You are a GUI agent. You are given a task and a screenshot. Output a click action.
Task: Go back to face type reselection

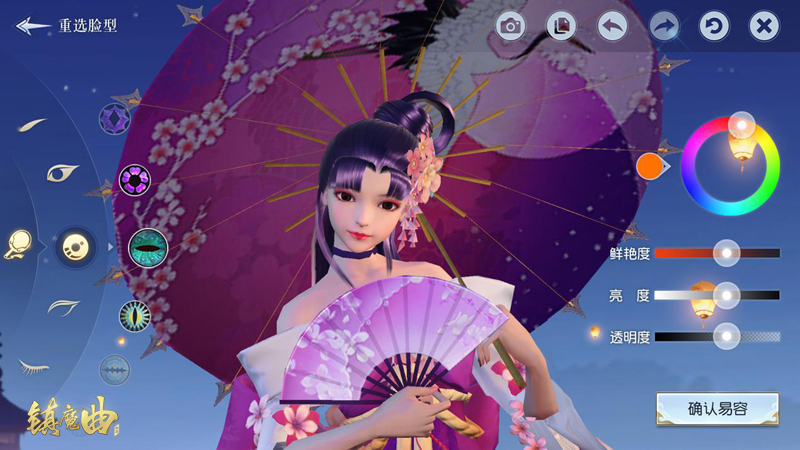tap(66, 26)
